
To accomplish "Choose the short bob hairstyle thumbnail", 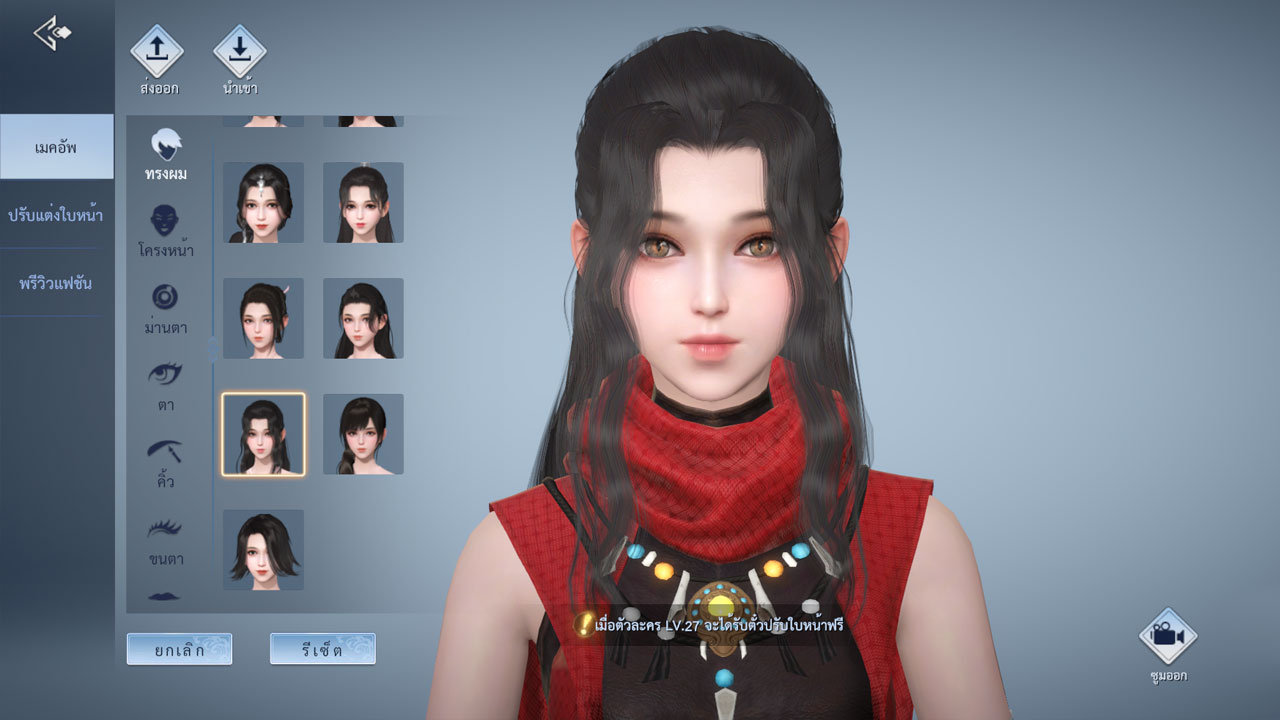I will click(263, 550).
